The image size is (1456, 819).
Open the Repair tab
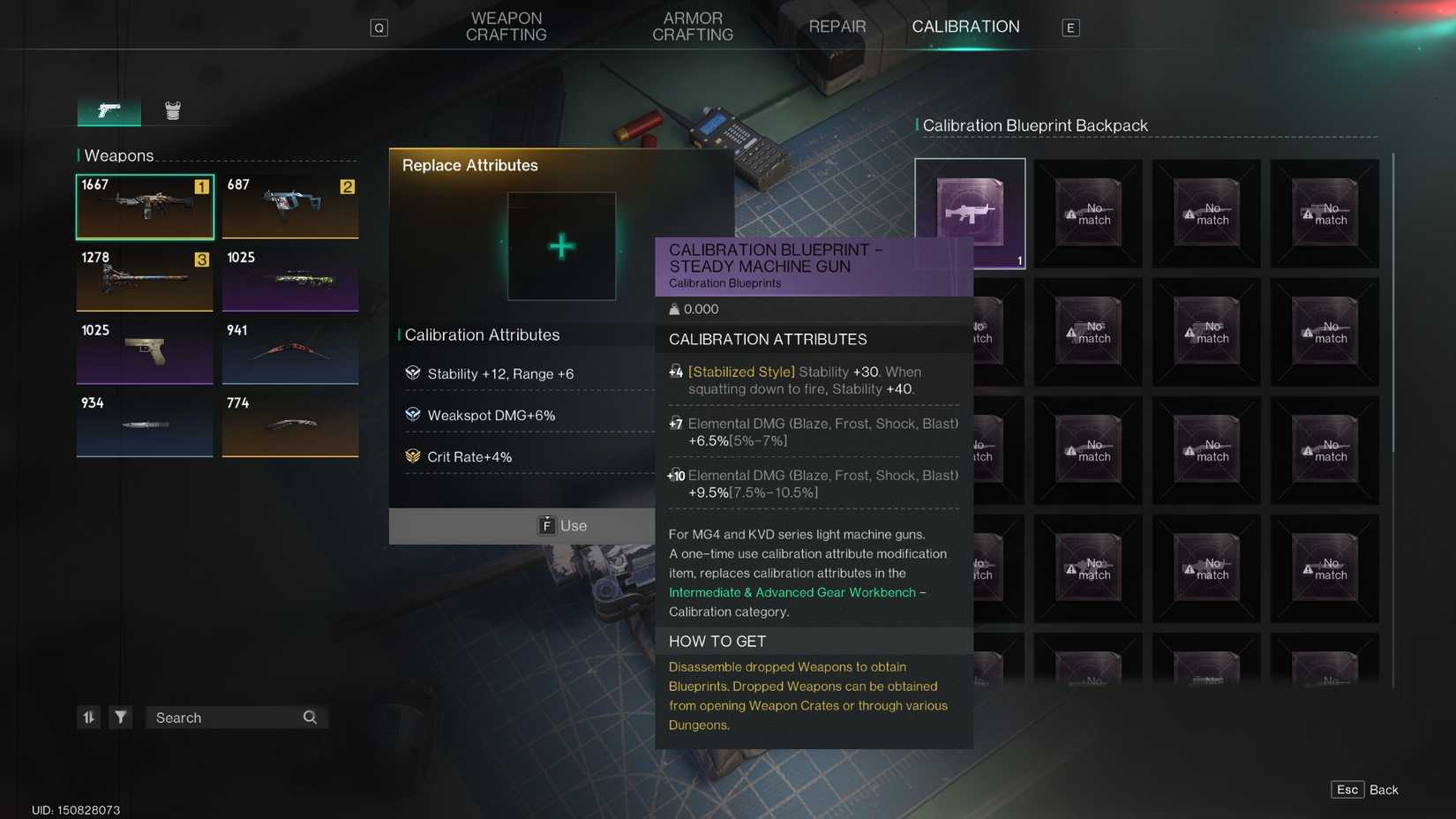837,26
